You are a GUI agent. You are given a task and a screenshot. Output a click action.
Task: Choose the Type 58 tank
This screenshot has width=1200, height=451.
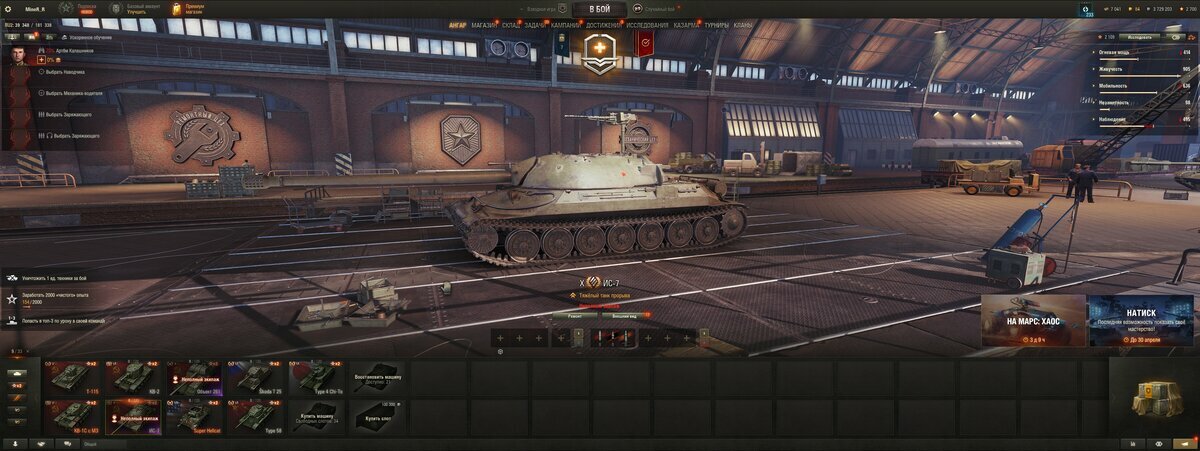pyautogui.click(x=256, y=416)
